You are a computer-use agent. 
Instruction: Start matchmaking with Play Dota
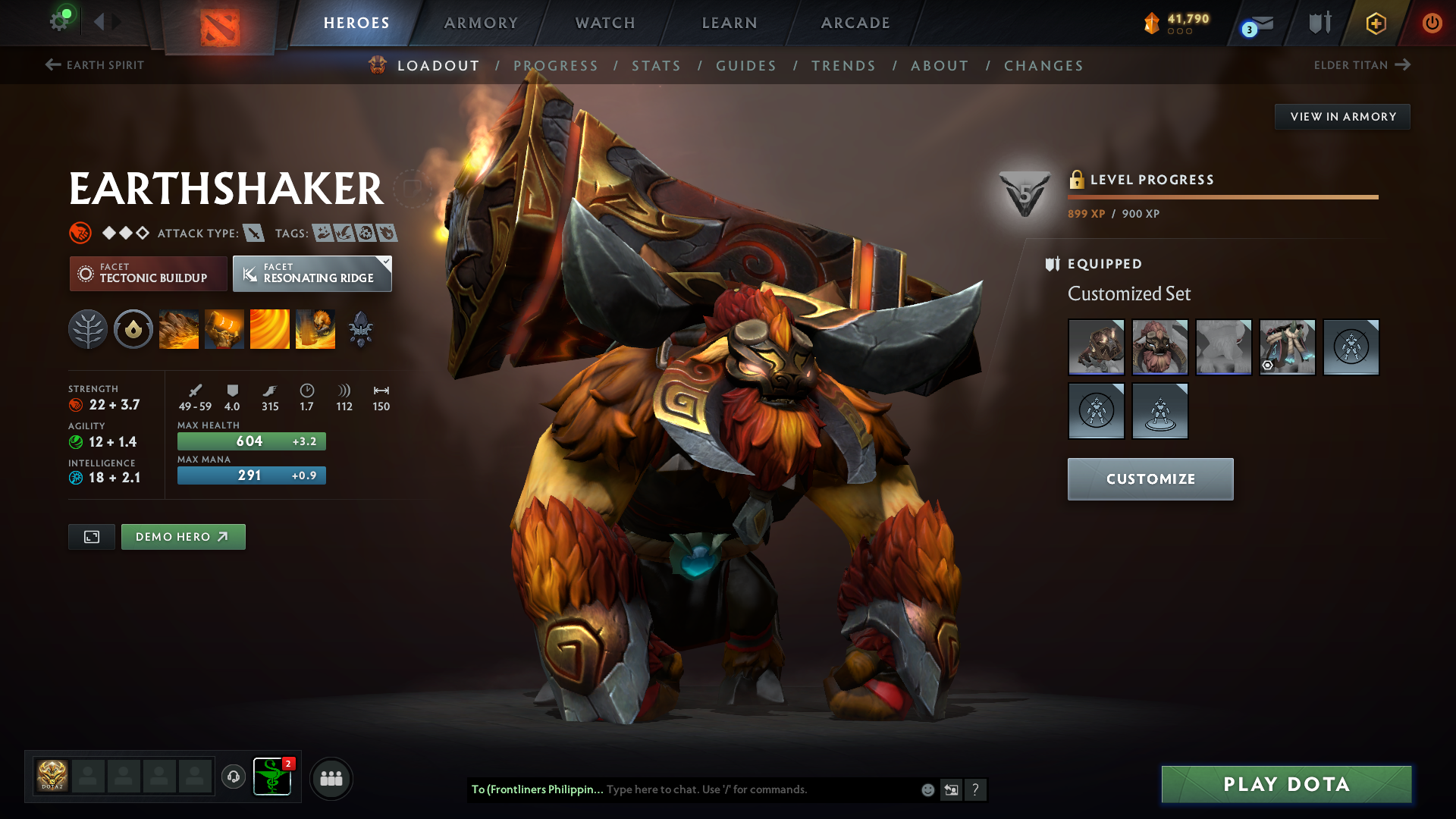pos(1286,784)
